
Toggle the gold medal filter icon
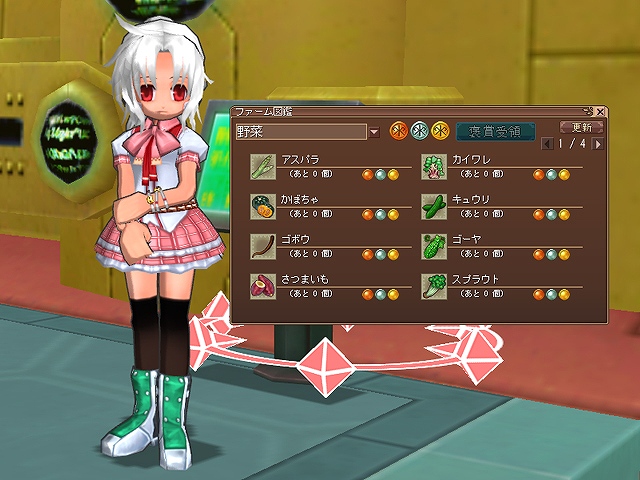coord(439,131)
